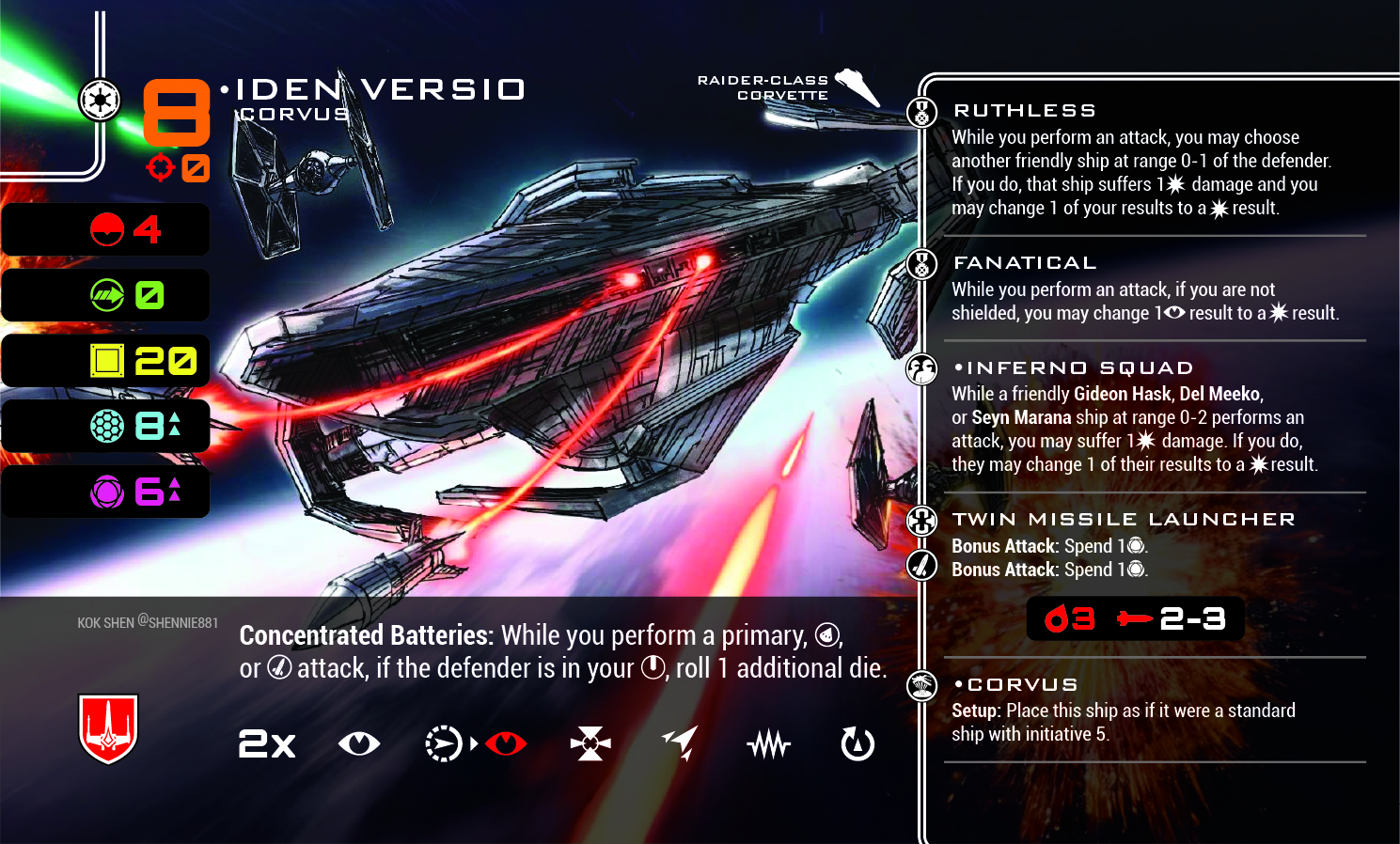Viewport: 1400px width, 844px height.
Task: Click the red faction shield emblem
Action: pyautogui.click(x=108, y=728)
